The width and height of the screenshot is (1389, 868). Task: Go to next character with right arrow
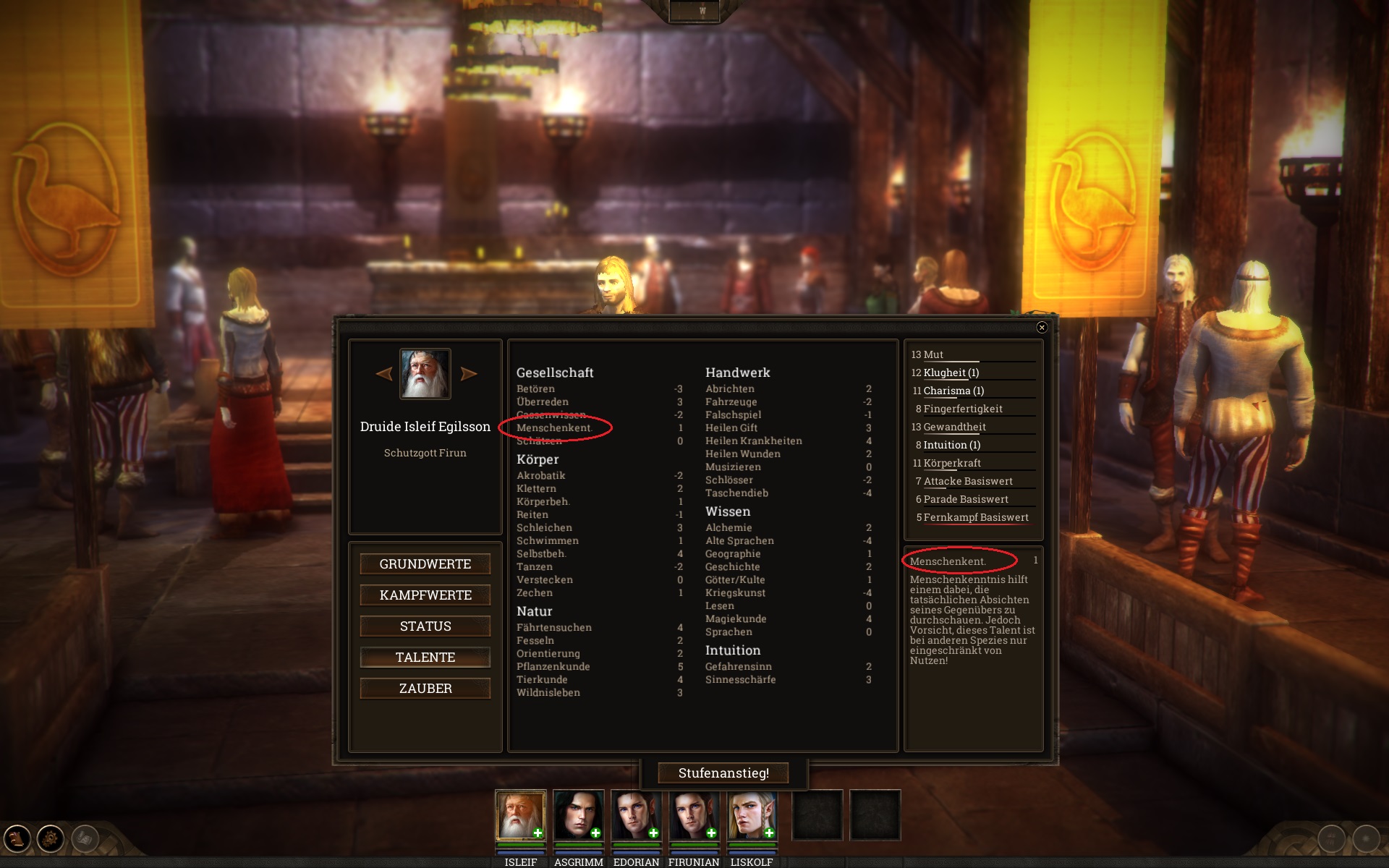(469, 374)
